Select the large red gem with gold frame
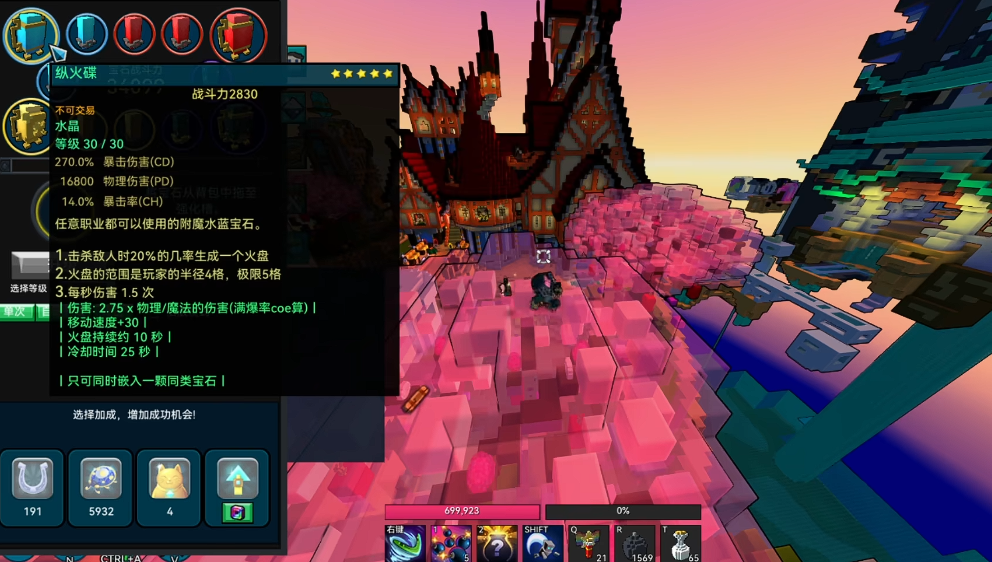This screenshot has width=992, height=562. point(238,34)
